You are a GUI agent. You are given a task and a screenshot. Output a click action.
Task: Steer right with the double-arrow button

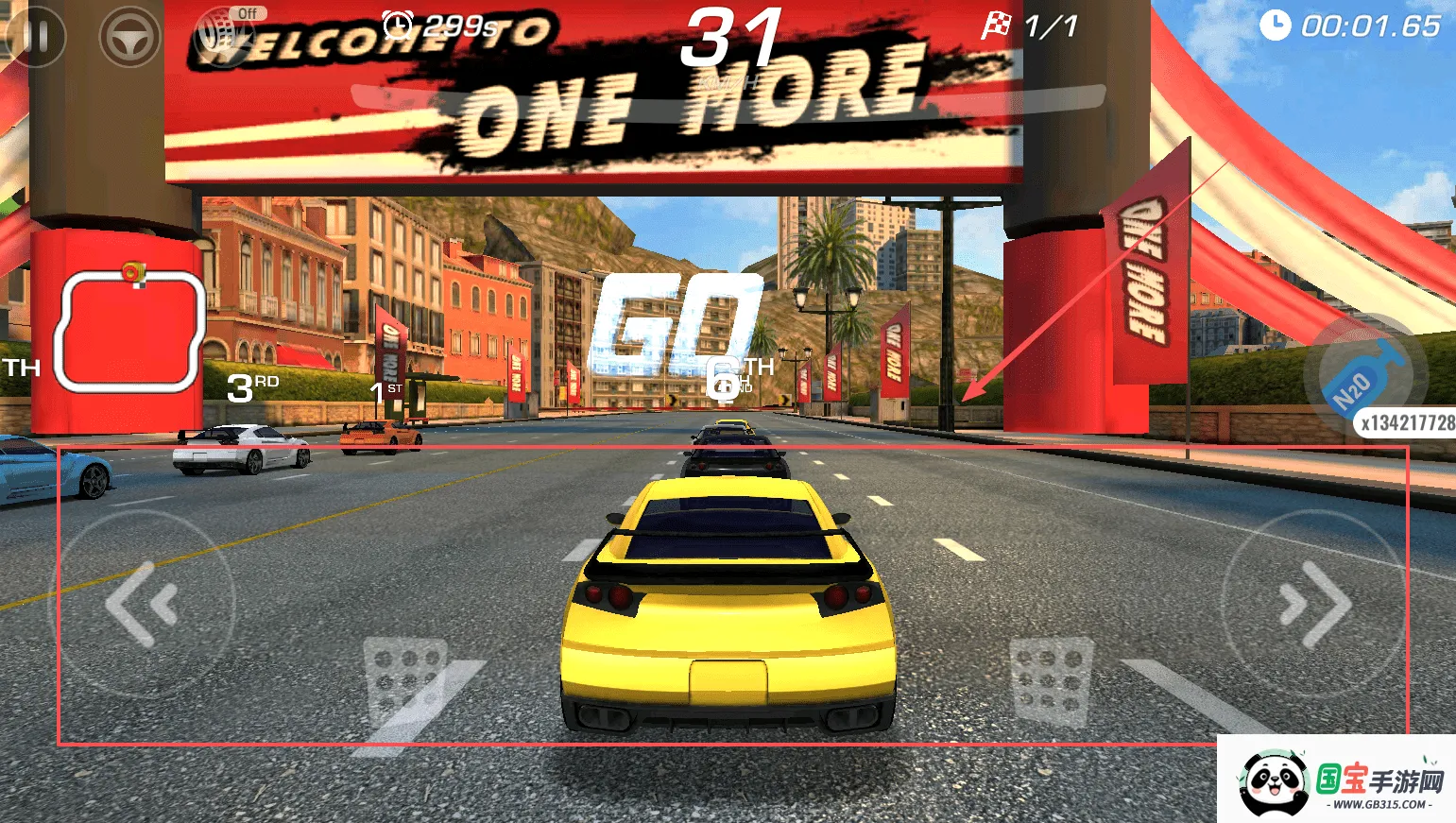click(1312, 604)
